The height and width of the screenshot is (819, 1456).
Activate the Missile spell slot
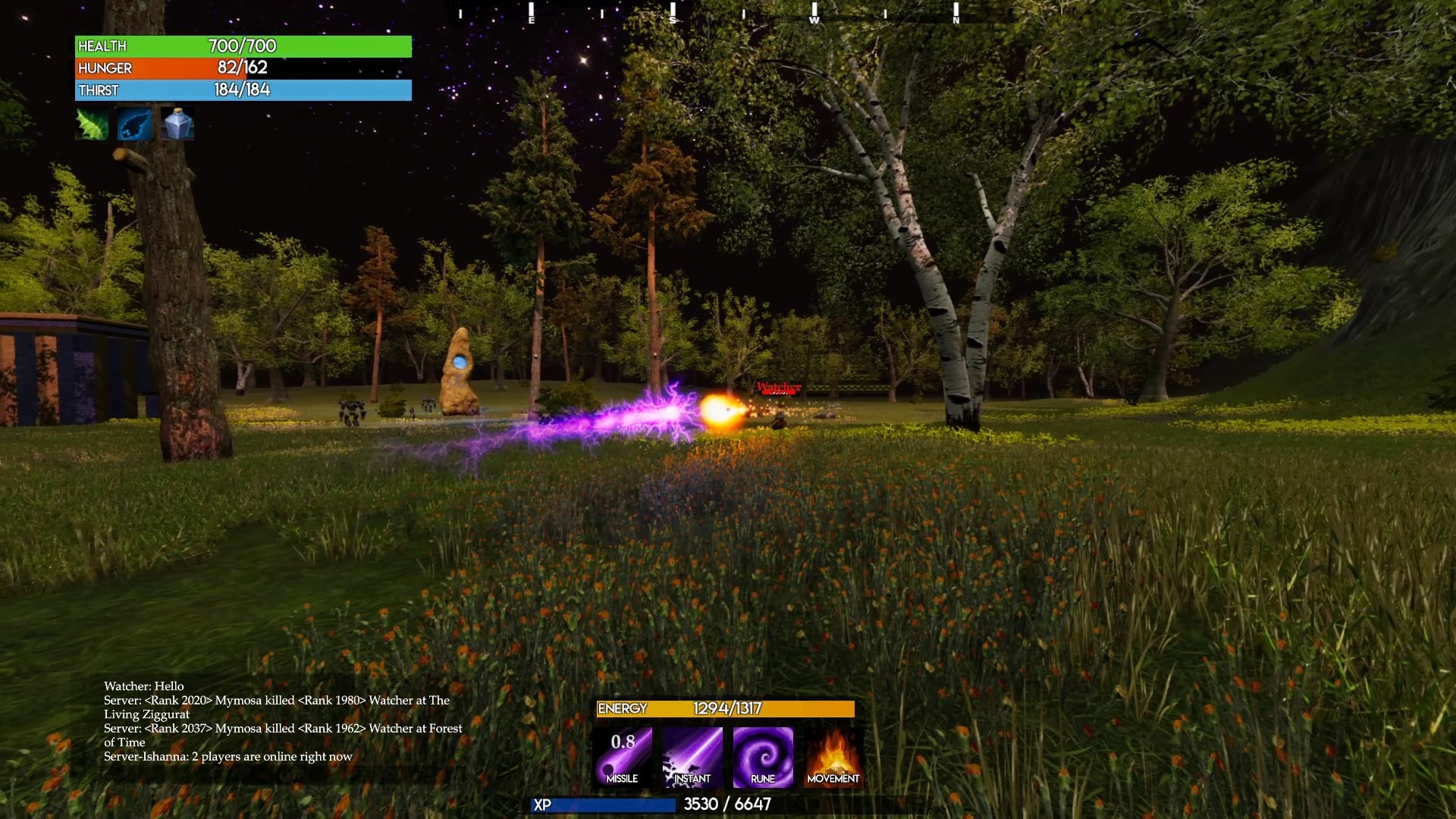tap(623, 757)
